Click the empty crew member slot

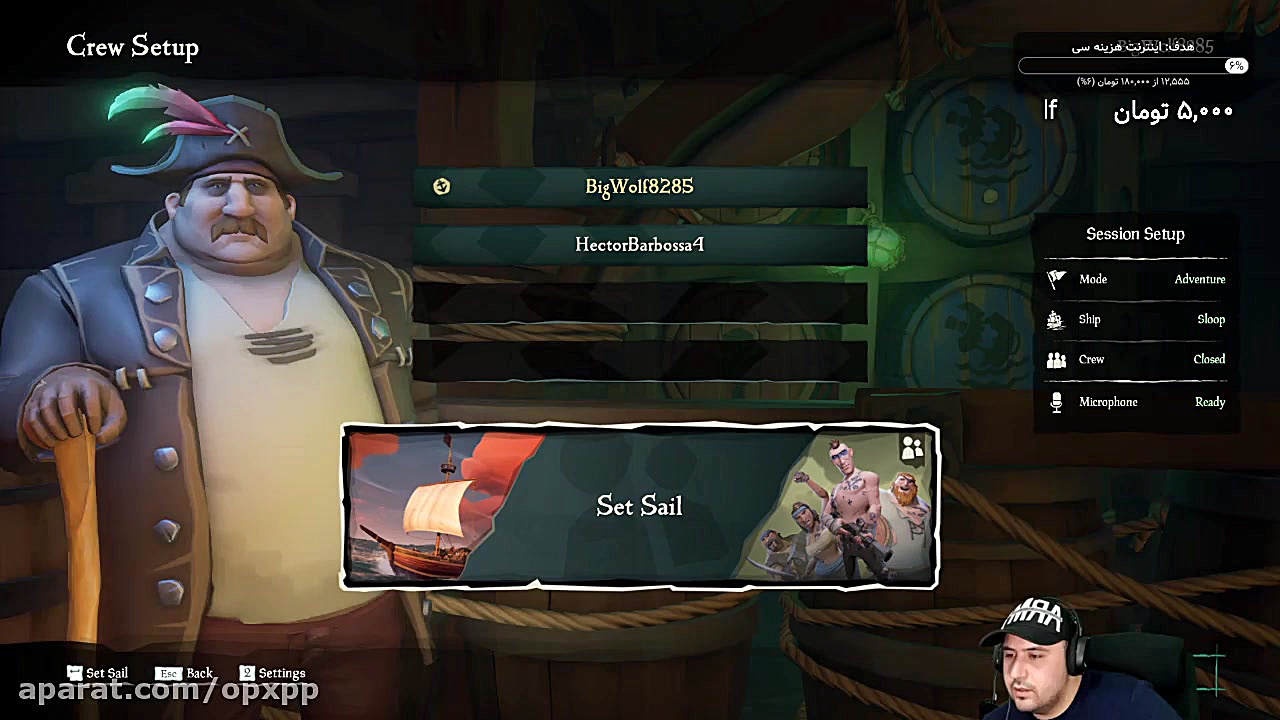pos(639,300)
